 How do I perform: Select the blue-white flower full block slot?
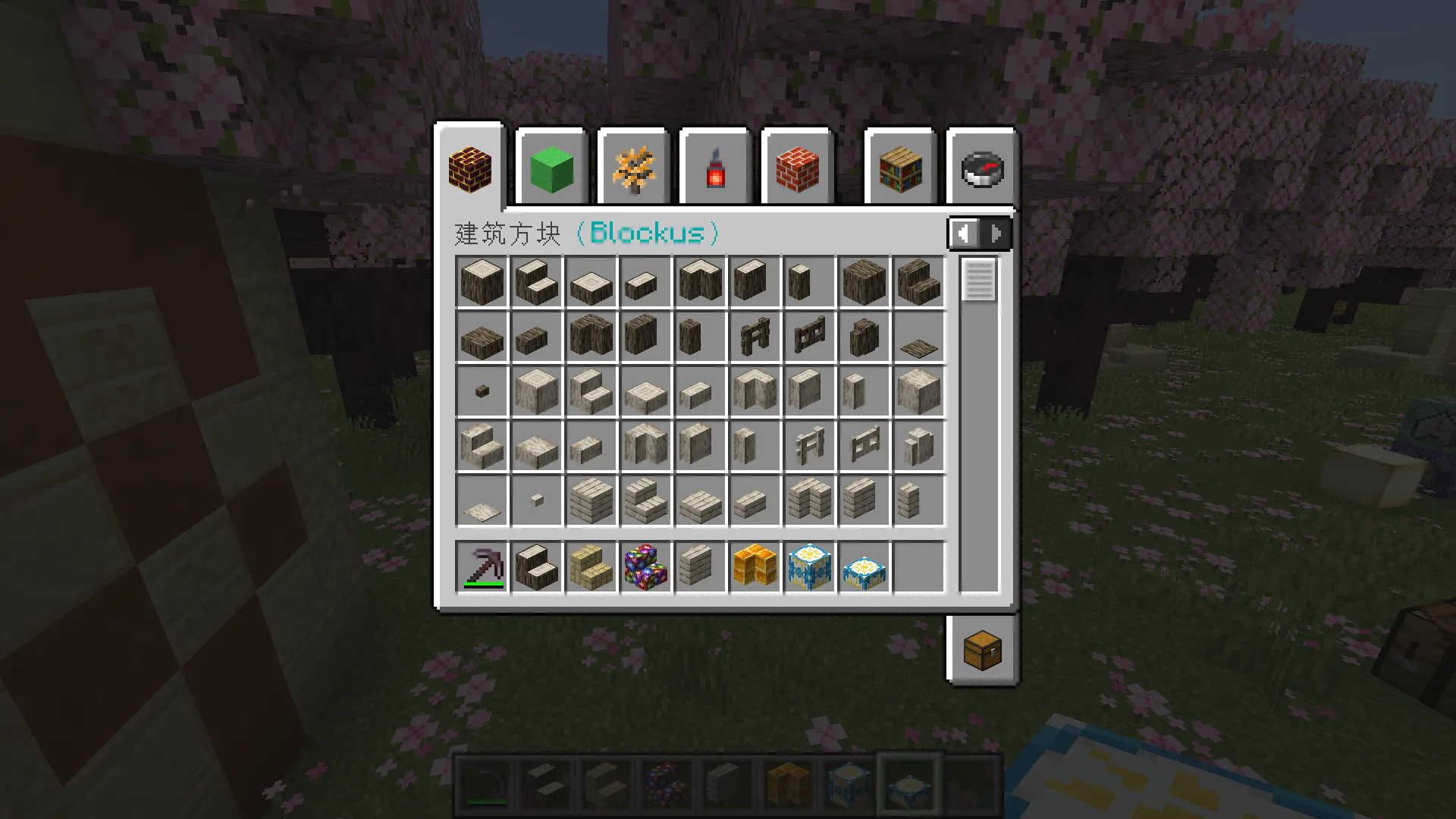tap(810, 566)
